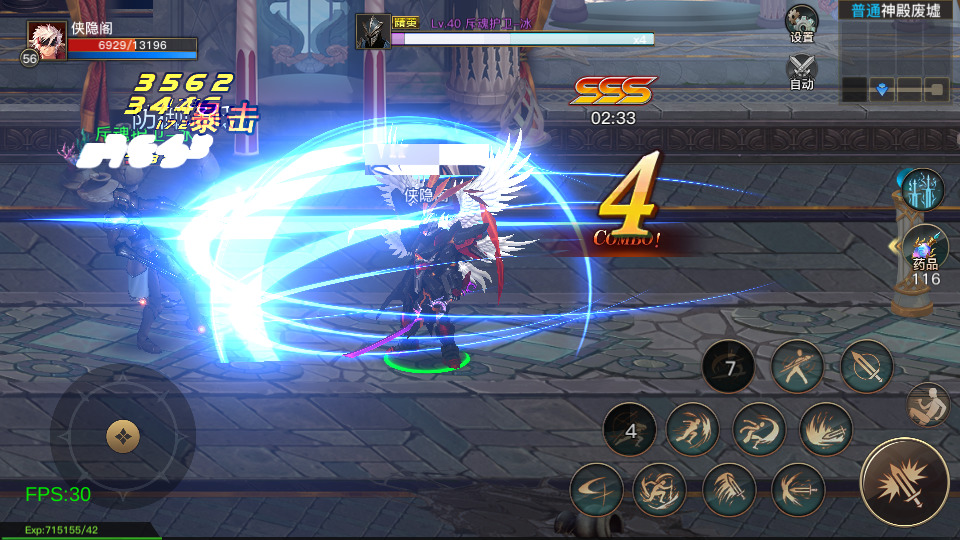Screen dimensions: 960x540
Task: Select the skill on cooldown showing 7
Action: pos(730,368)
